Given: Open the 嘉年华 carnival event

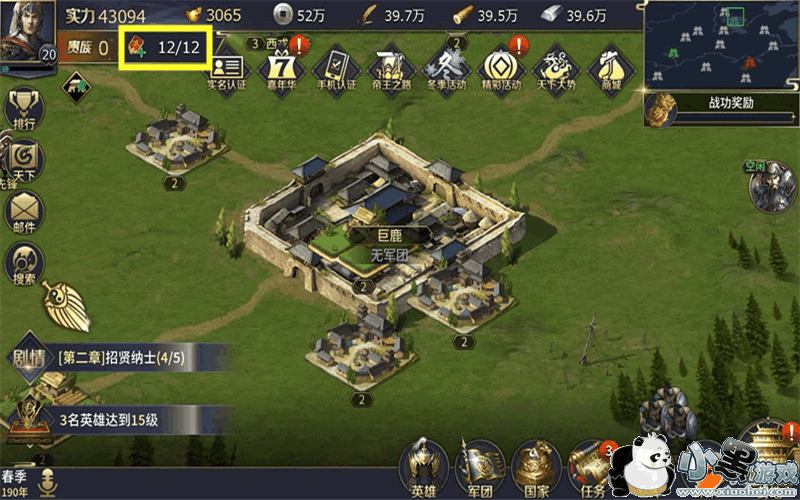Looking at the screenshot, I should coord(281,68).
